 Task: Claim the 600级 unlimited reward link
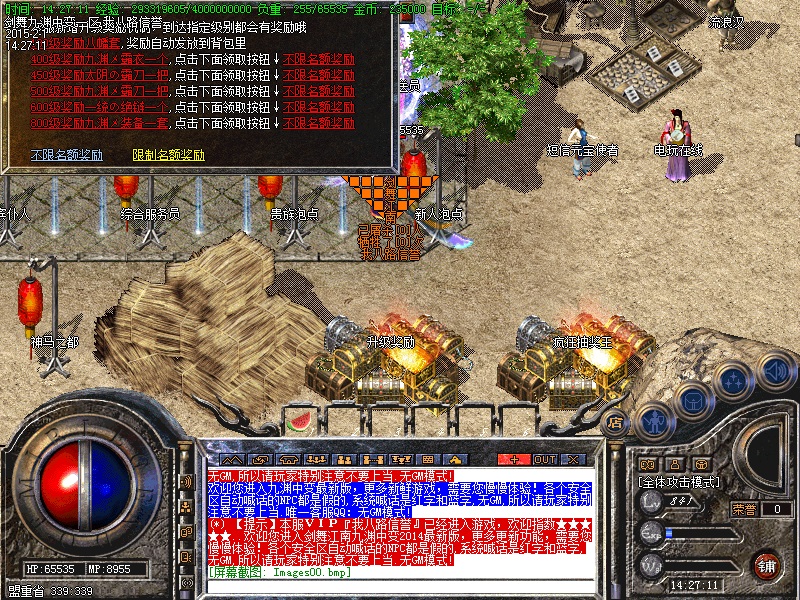coord(319,107)
